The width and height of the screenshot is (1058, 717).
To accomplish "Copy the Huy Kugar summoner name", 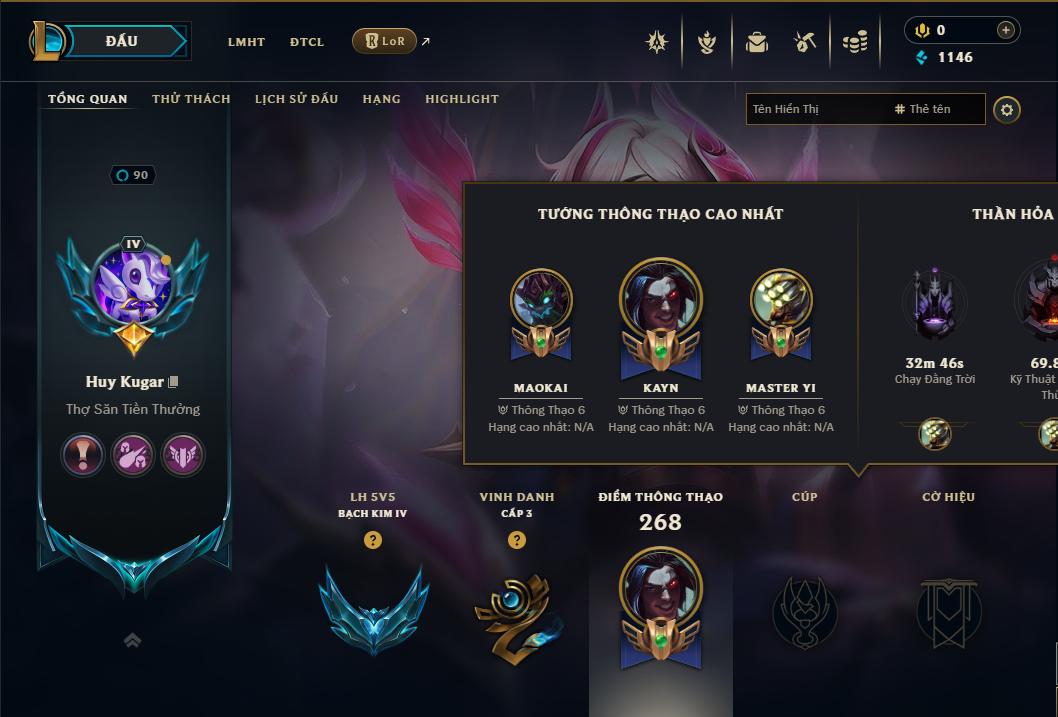I will (174, 382).
